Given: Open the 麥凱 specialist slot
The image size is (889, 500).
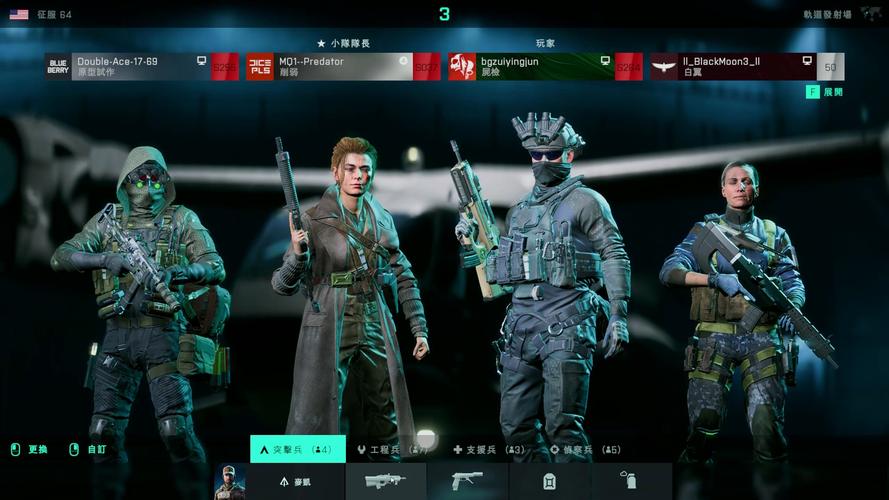Looking at the screenshot, I should [295, 482].
